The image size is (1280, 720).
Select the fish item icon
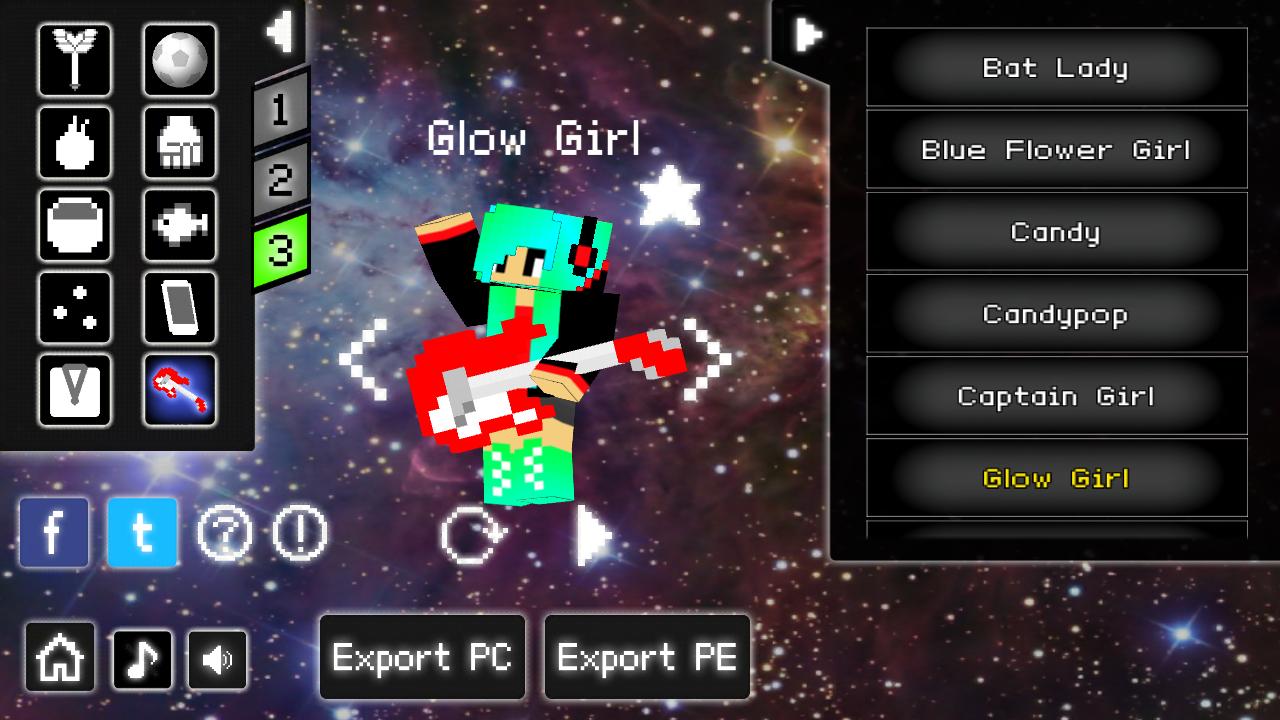(180, 225)
